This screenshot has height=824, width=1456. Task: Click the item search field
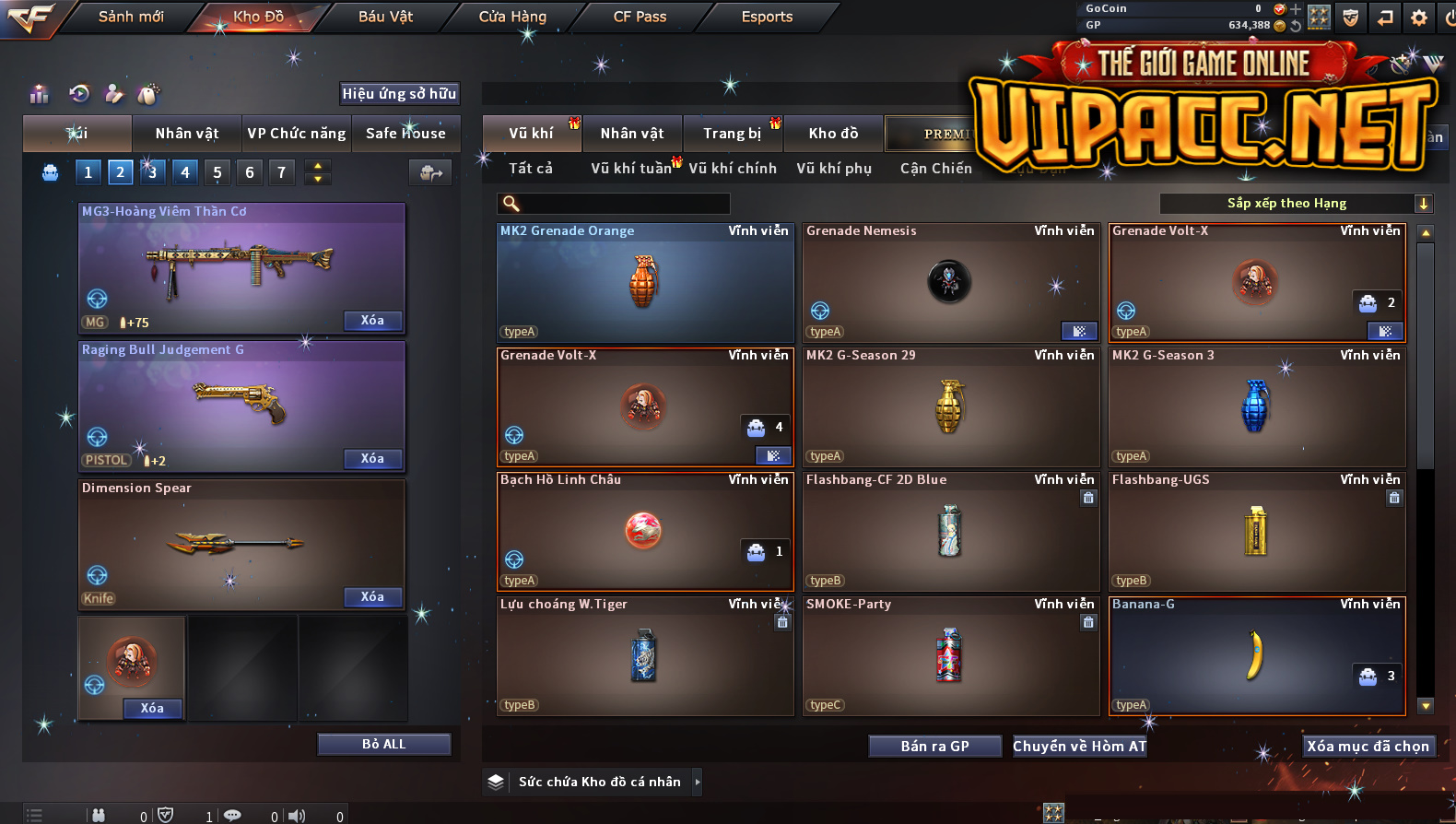pyautogui.click(x=617, y=204)
